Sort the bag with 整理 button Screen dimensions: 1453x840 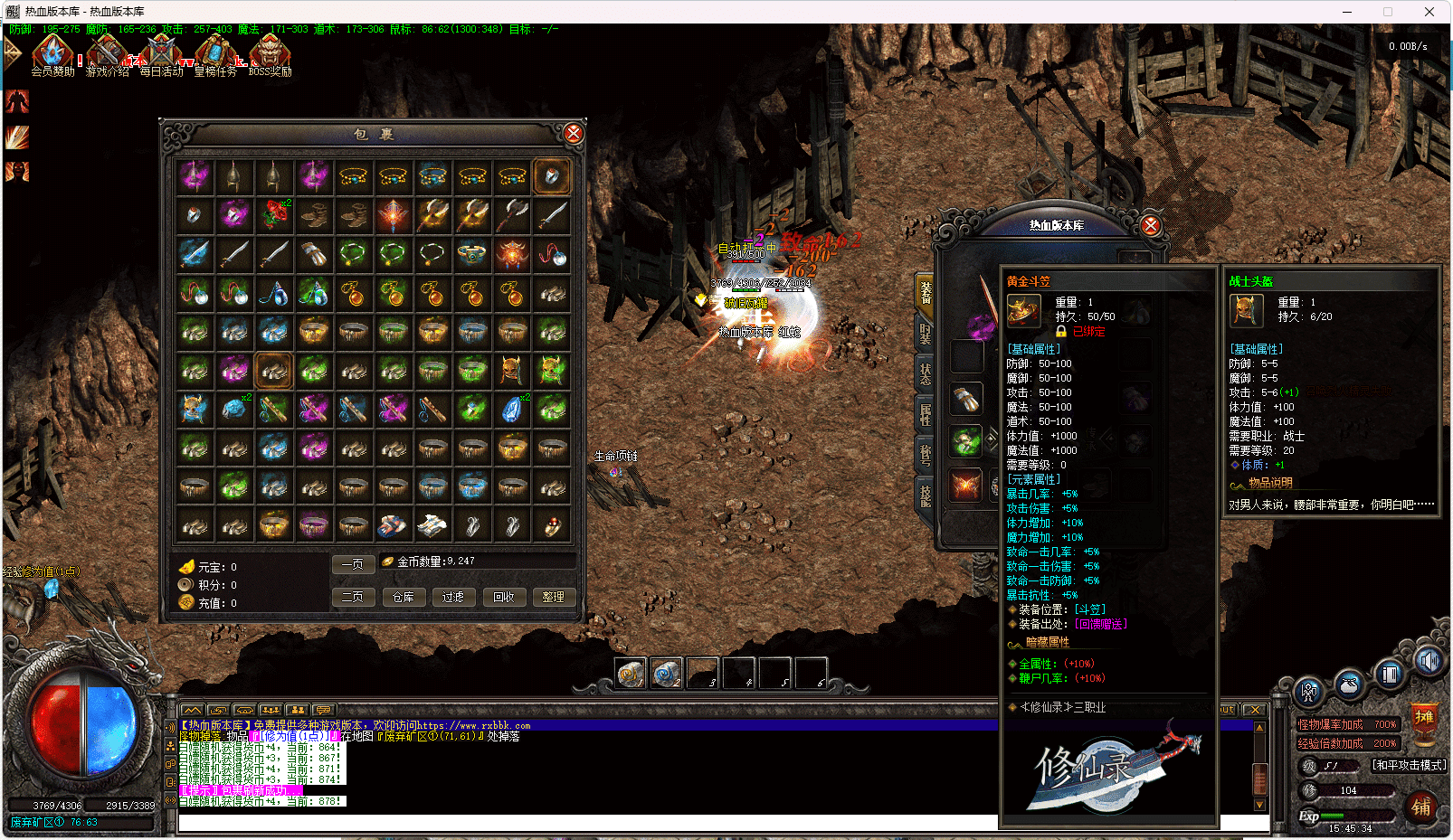coord(553,597)
